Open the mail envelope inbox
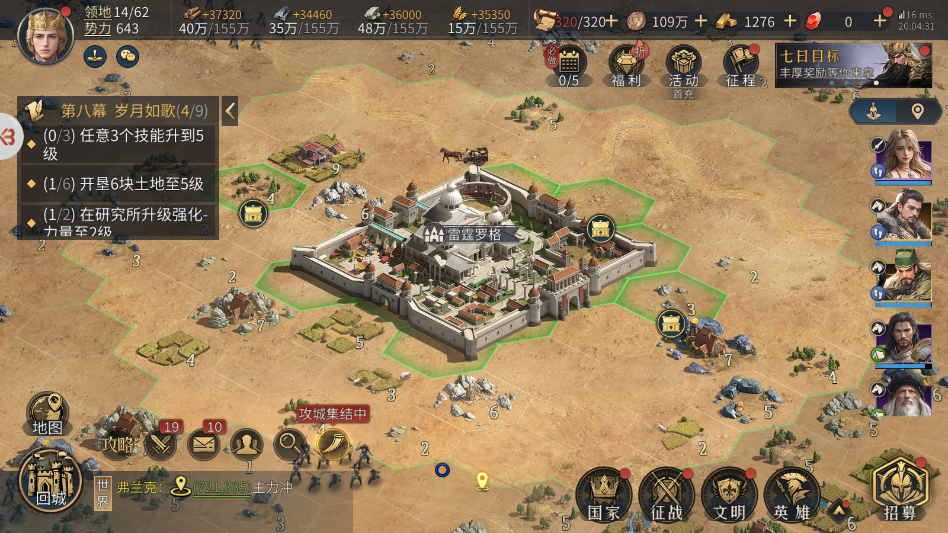 [x=205, y=443]
